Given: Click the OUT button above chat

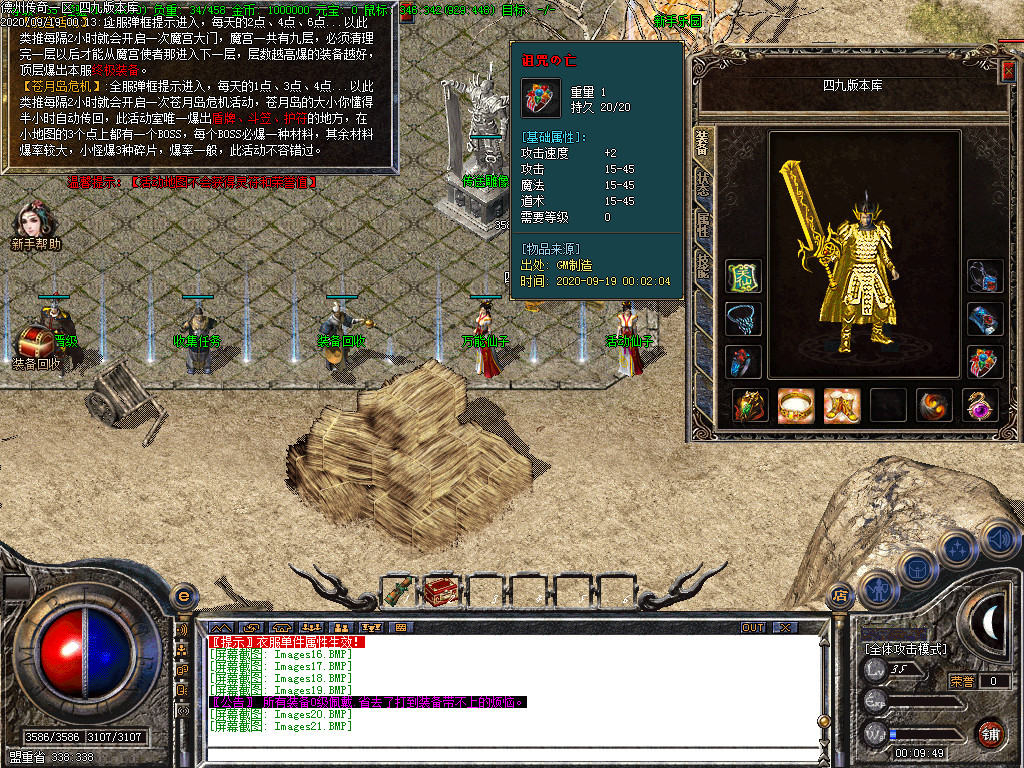Looking at the screenshot, I should [752, 627].
